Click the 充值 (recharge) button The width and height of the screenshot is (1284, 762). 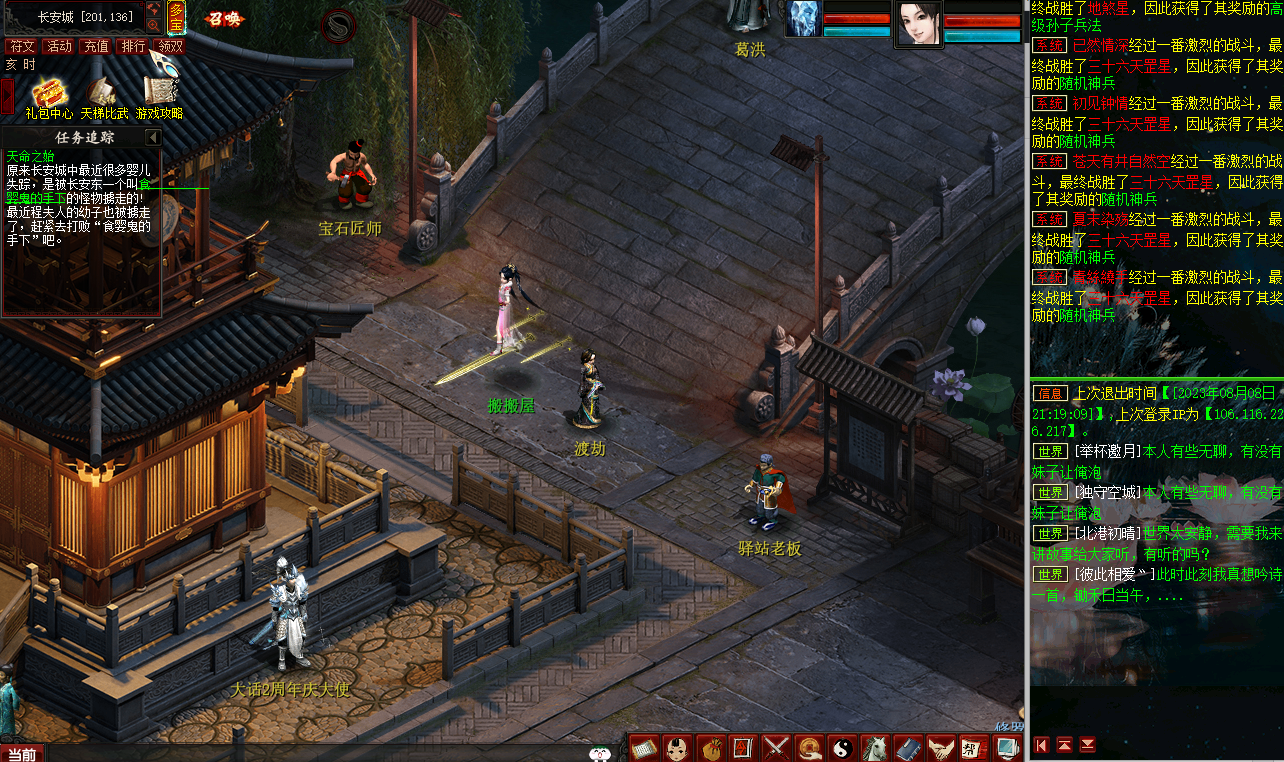[97, 46]
